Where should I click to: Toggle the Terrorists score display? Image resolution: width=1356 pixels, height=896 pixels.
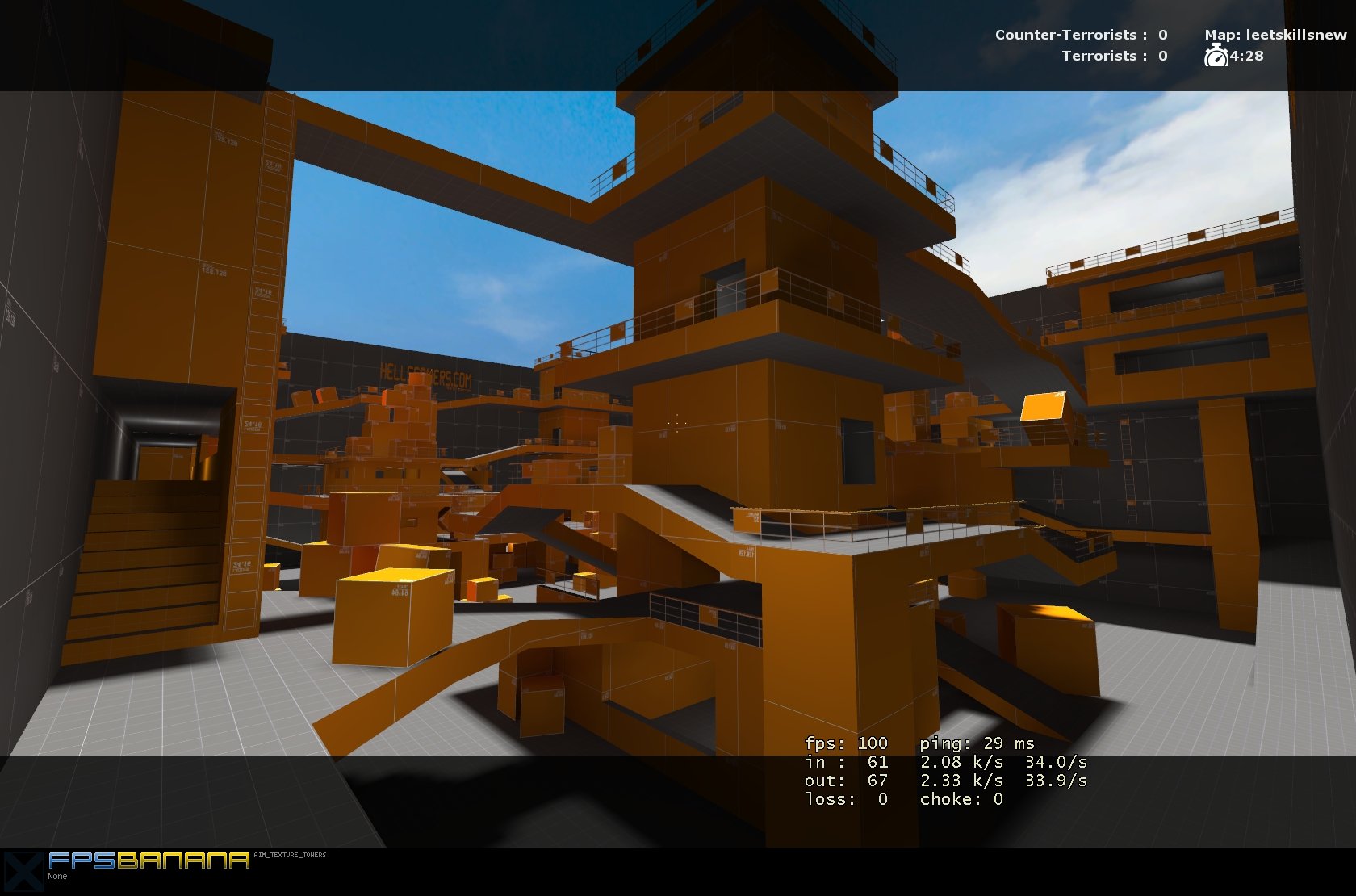click(1114, 56)
